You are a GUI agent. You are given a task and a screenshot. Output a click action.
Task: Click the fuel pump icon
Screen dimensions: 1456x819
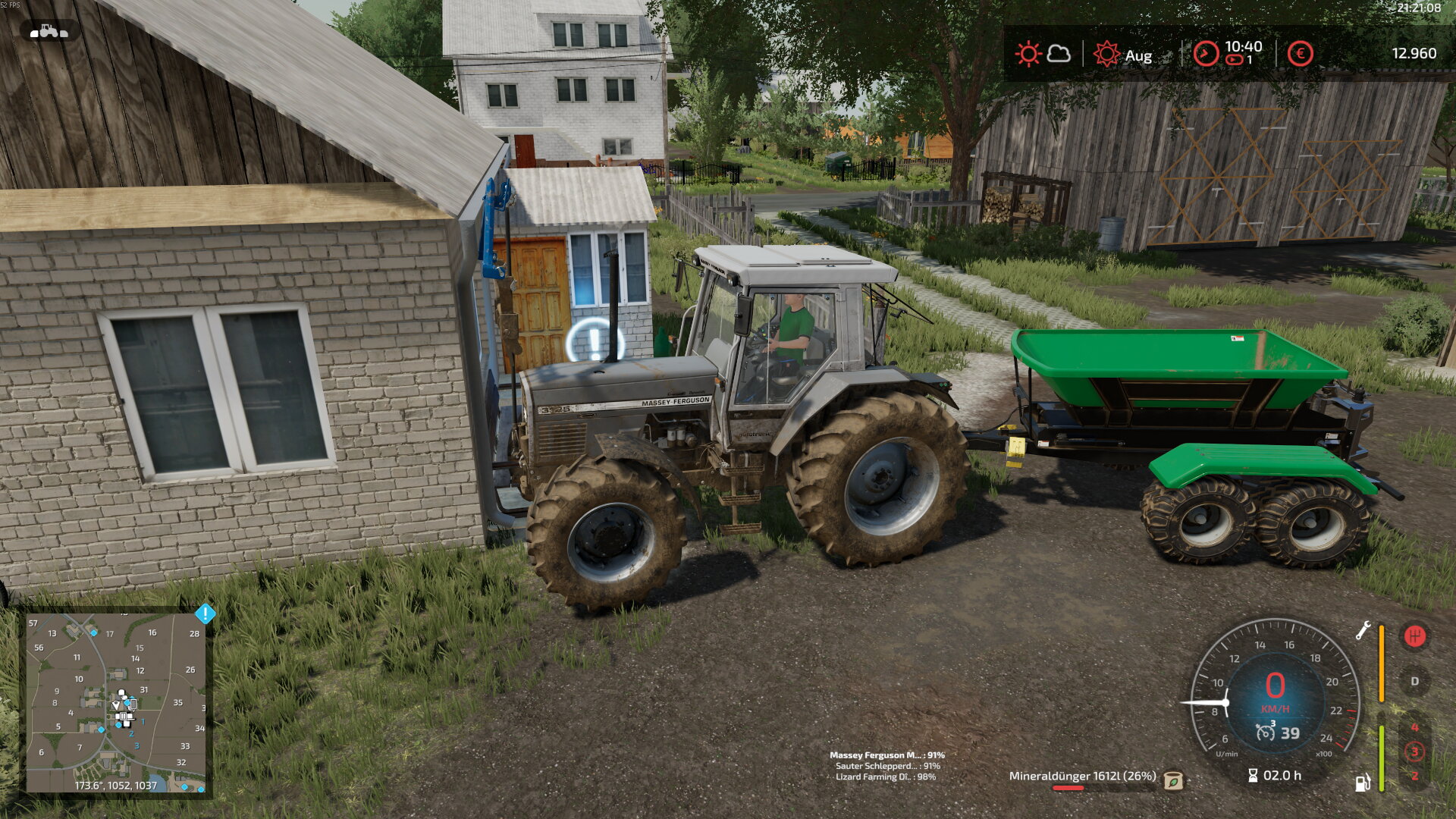pyautogui.click(x=1363, y=782)
